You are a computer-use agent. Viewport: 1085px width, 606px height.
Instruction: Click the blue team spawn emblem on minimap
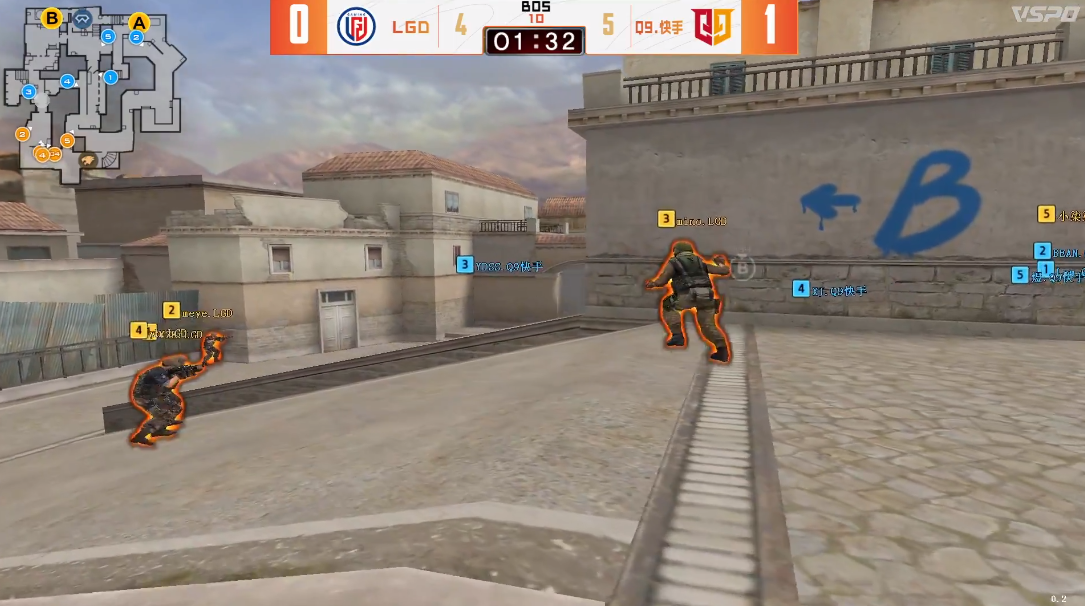(x=82, y=17)
